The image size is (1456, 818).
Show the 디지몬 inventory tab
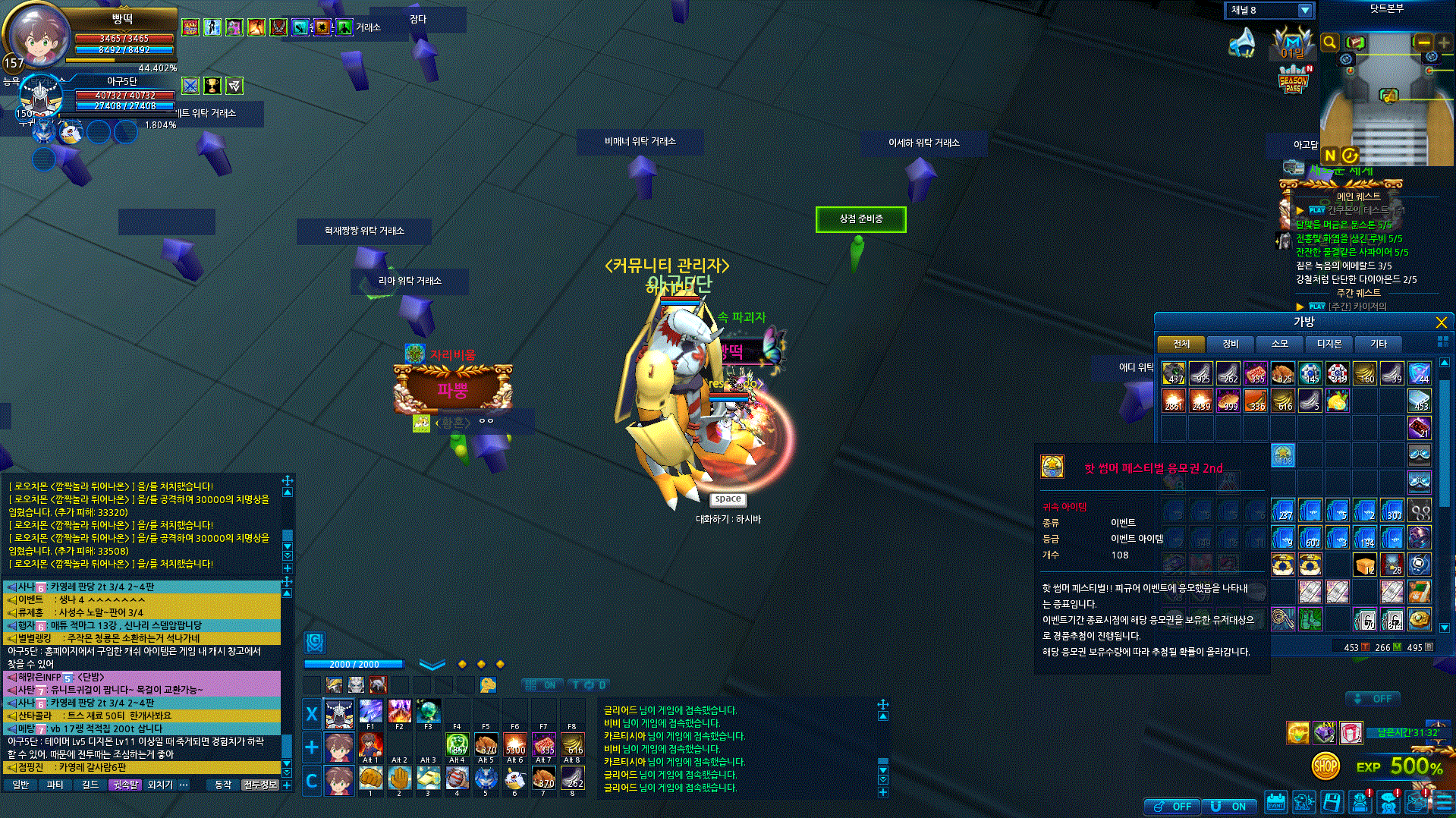pyautogui.click(x=1329, y=344)
